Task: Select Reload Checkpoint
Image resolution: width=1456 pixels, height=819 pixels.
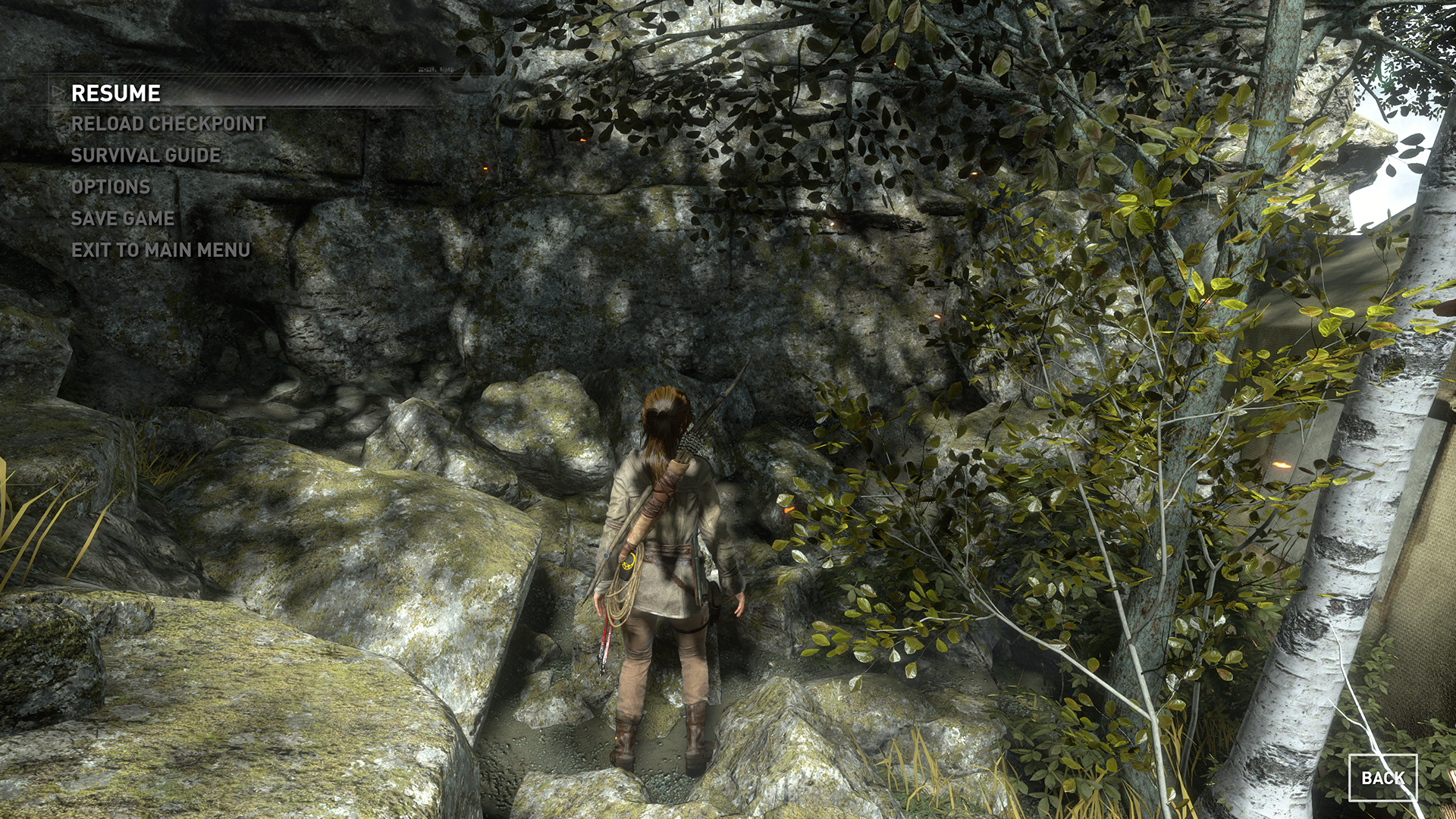Action: 168,124
